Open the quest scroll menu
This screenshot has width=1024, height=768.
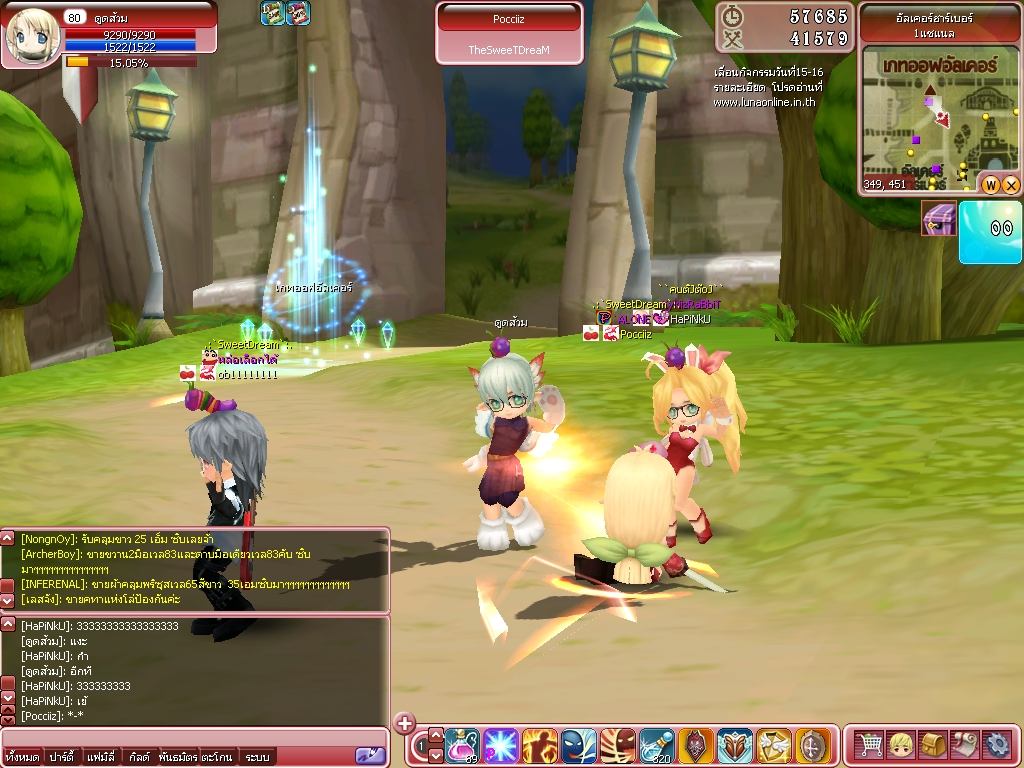[966, 745]
